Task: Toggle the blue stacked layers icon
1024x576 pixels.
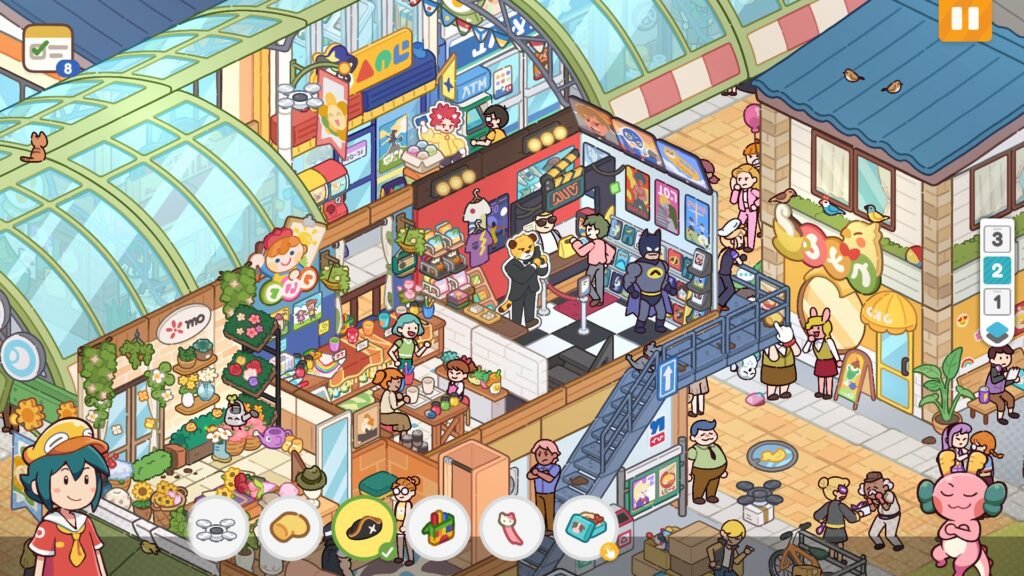Action: (x=996, y=331)
